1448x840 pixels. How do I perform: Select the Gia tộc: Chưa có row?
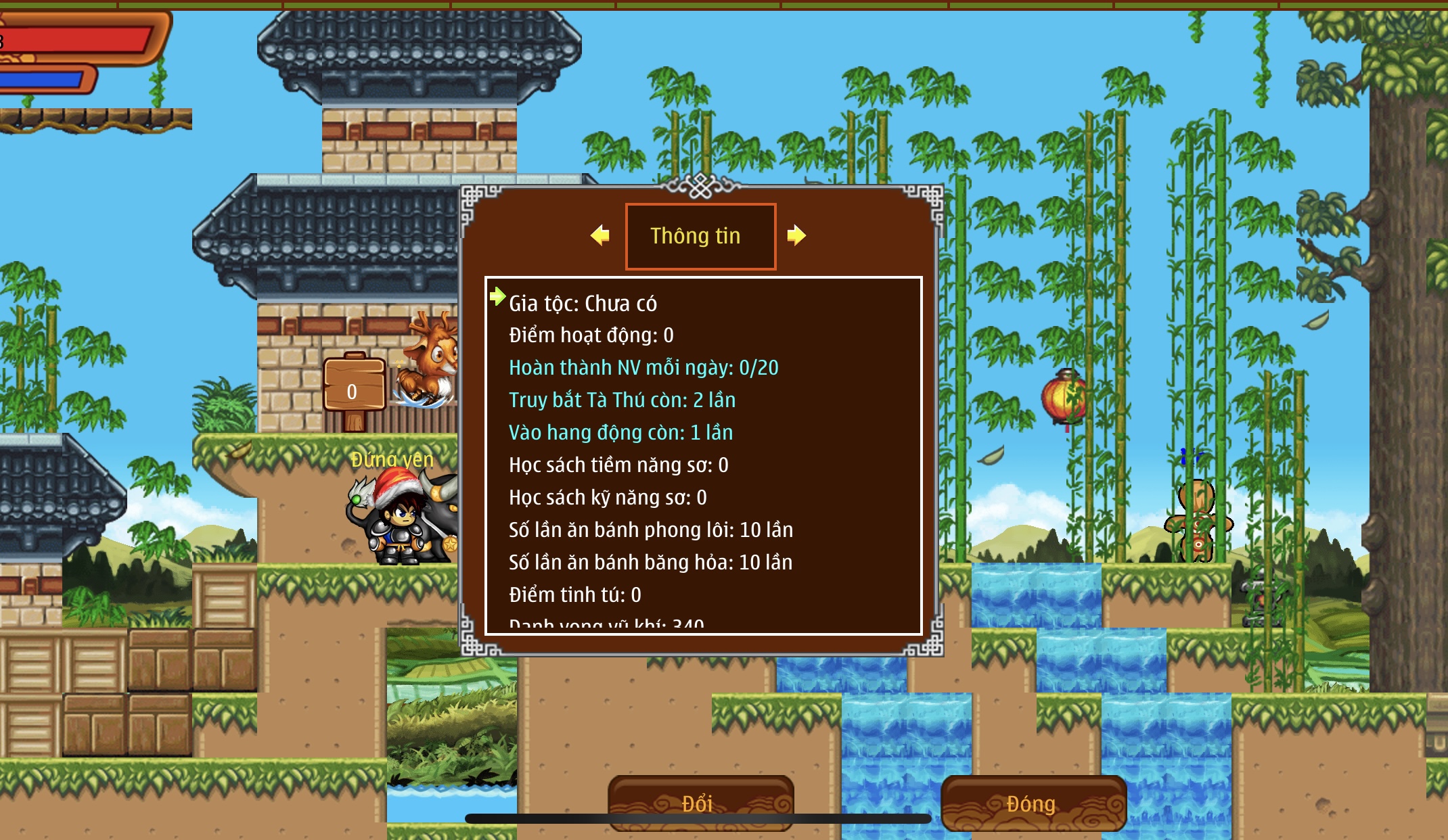click(583, 304)
